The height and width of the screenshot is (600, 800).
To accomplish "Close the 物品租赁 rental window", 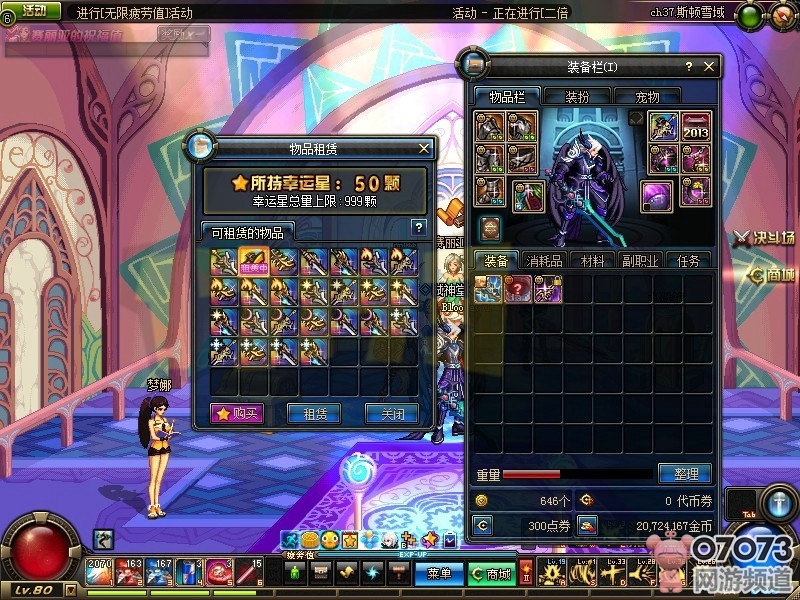I will pos(424,148).
